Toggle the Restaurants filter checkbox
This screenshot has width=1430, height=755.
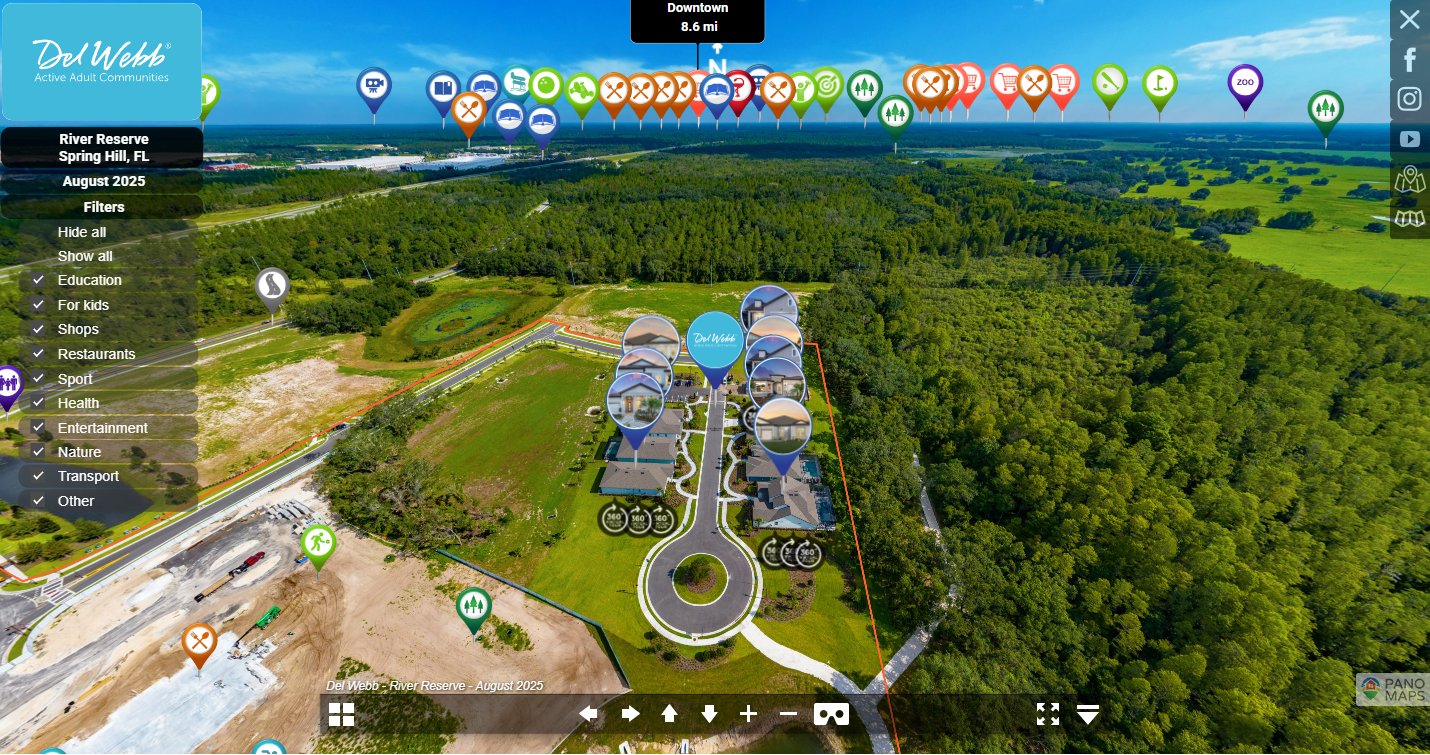pos(39,354)
